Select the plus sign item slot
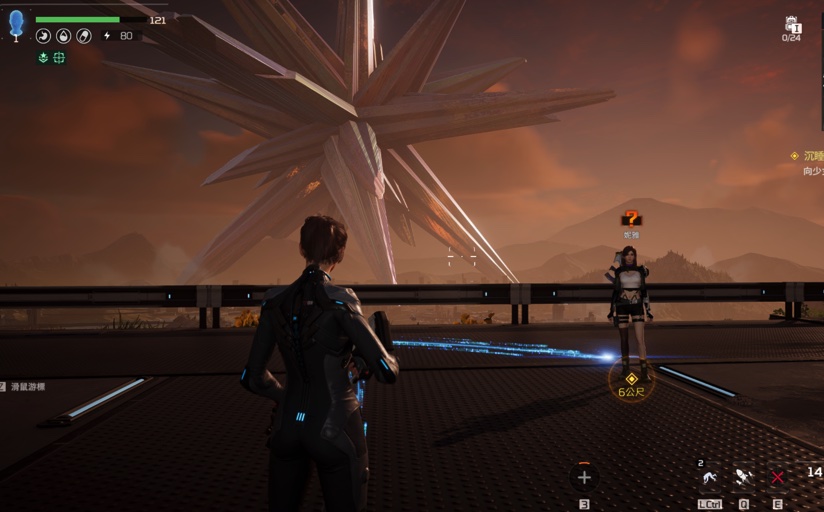824x512 pixels. click(584, 478)
